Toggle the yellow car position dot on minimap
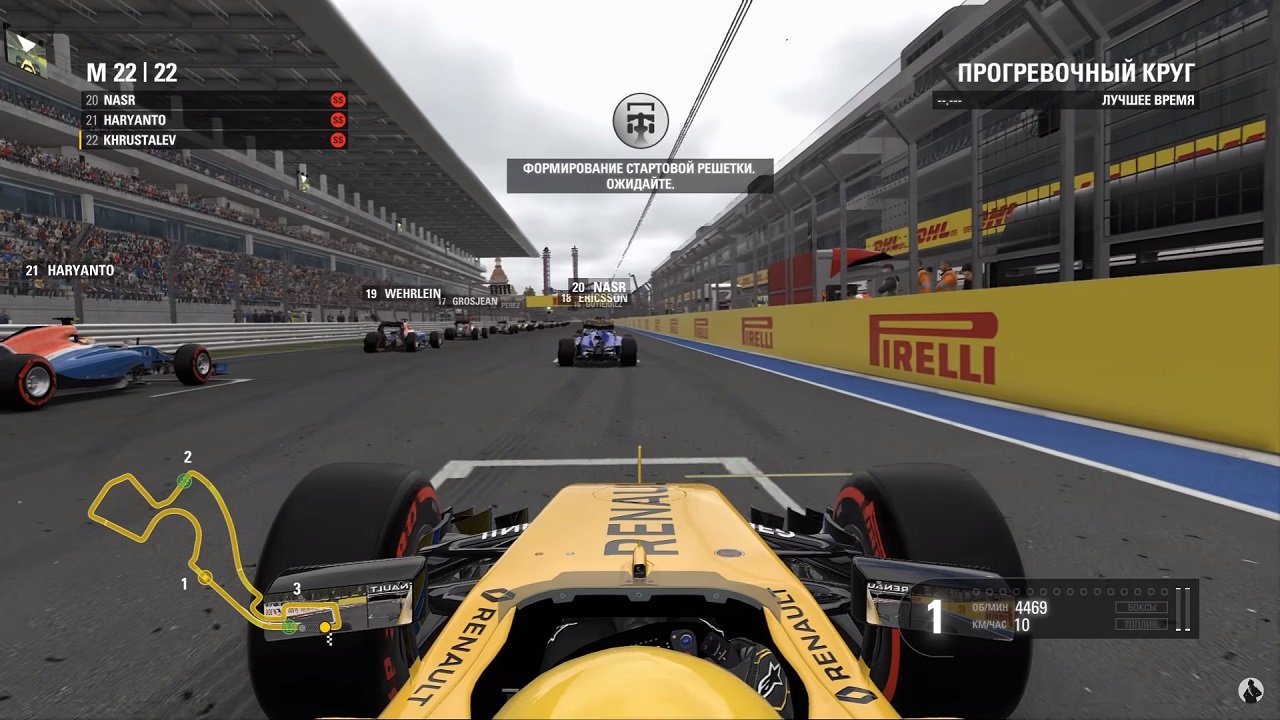Viewport: 1280px width, 720px height. click(x=326, y=626)
